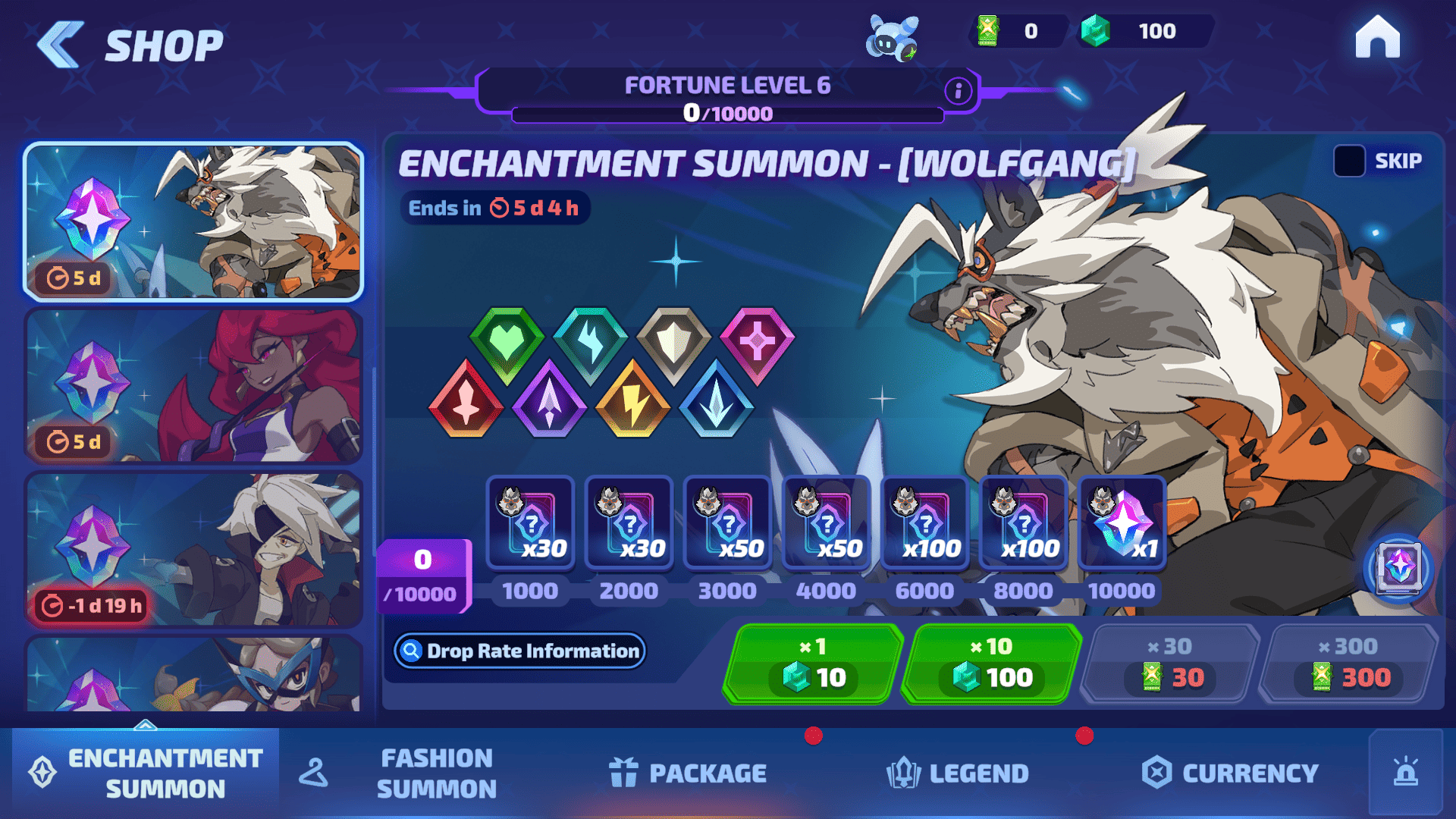Summon x30 using 30 tickets
The image size is (1456, 819).
[x=1169, y=664]
